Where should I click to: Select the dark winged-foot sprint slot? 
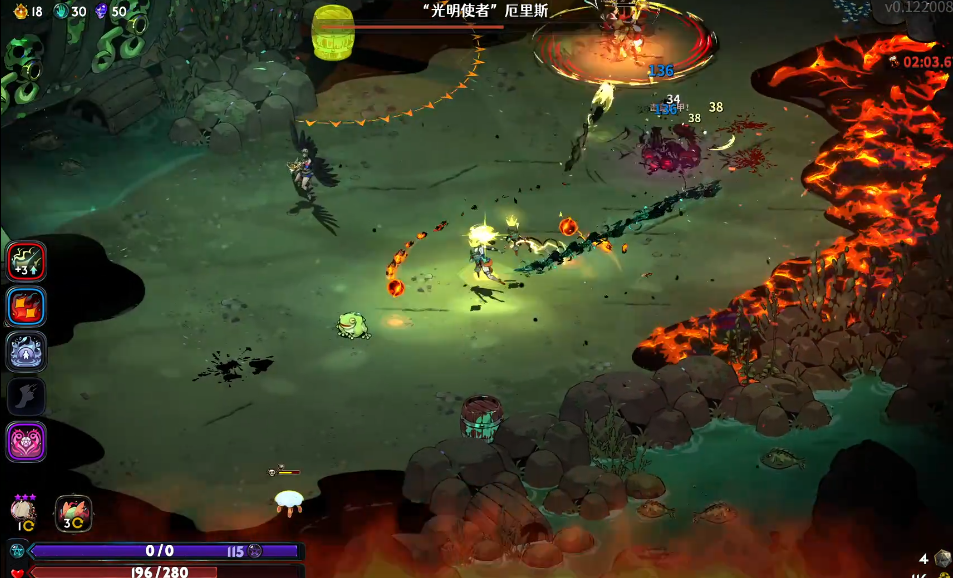pos(27,397)
